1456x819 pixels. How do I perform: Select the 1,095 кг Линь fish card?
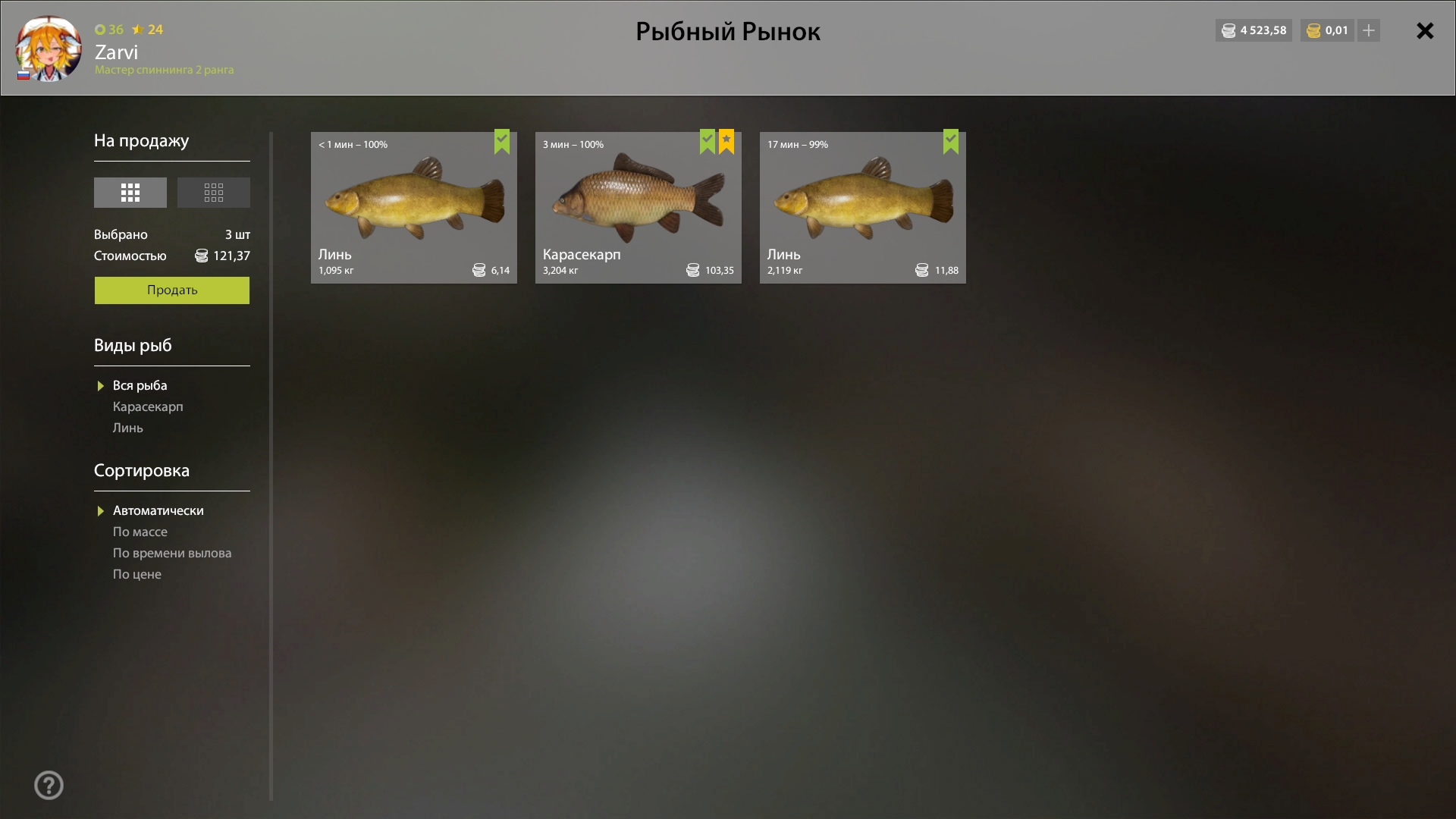[413, 208]
